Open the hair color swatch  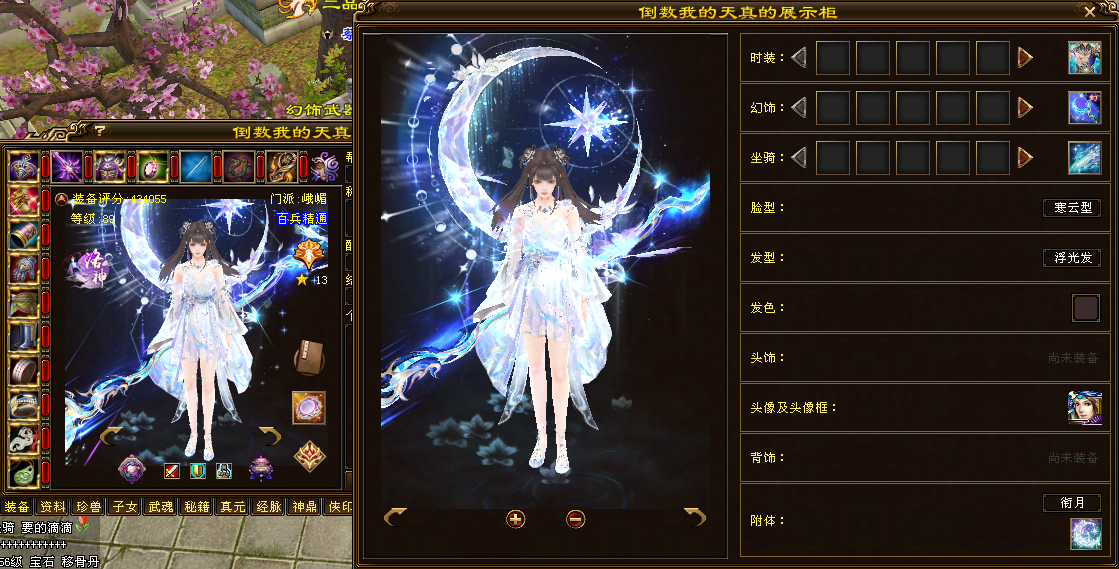(1085, 308)
